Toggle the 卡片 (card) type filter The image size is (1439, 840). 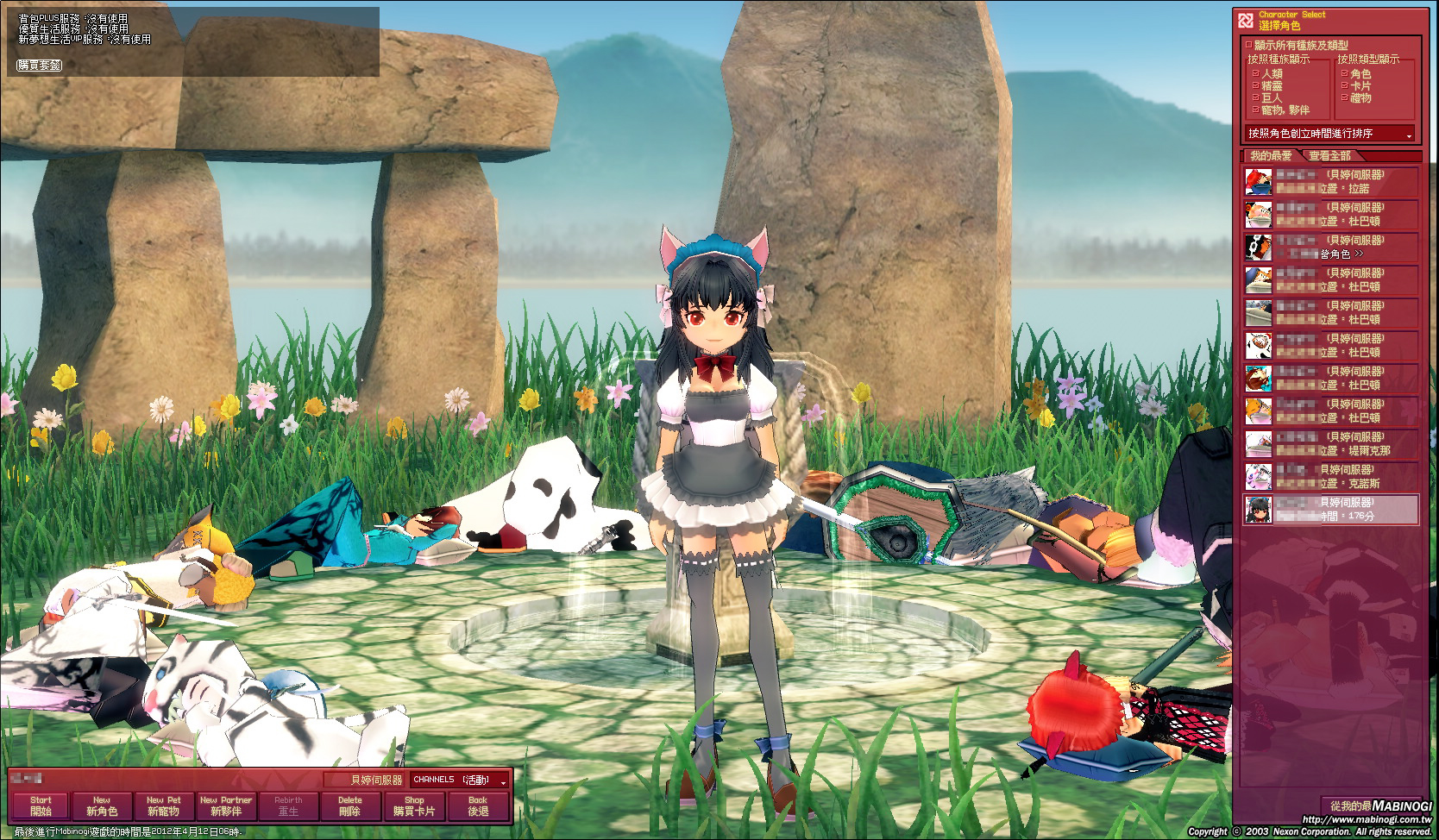point(1345,86)
